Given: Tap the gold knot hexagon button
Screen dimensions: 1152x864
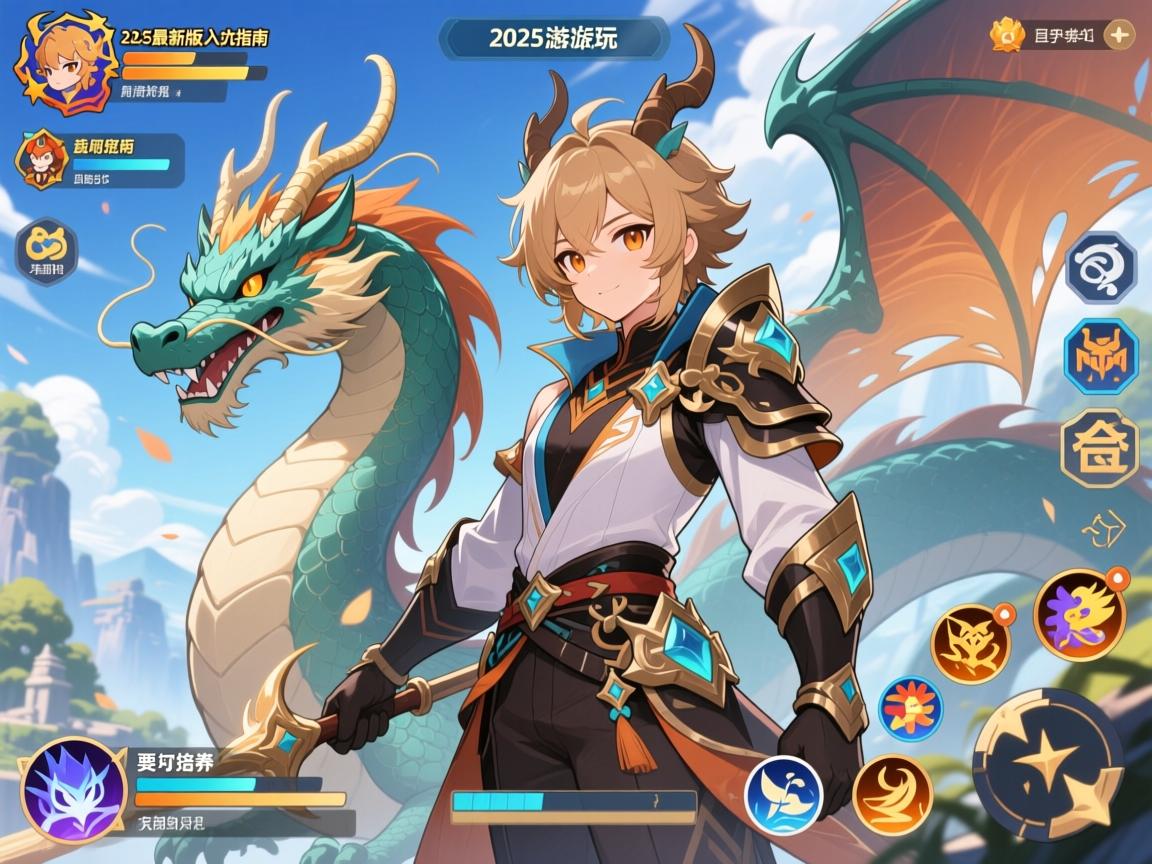Looking at the screenshot, I should tap(45, 250).
